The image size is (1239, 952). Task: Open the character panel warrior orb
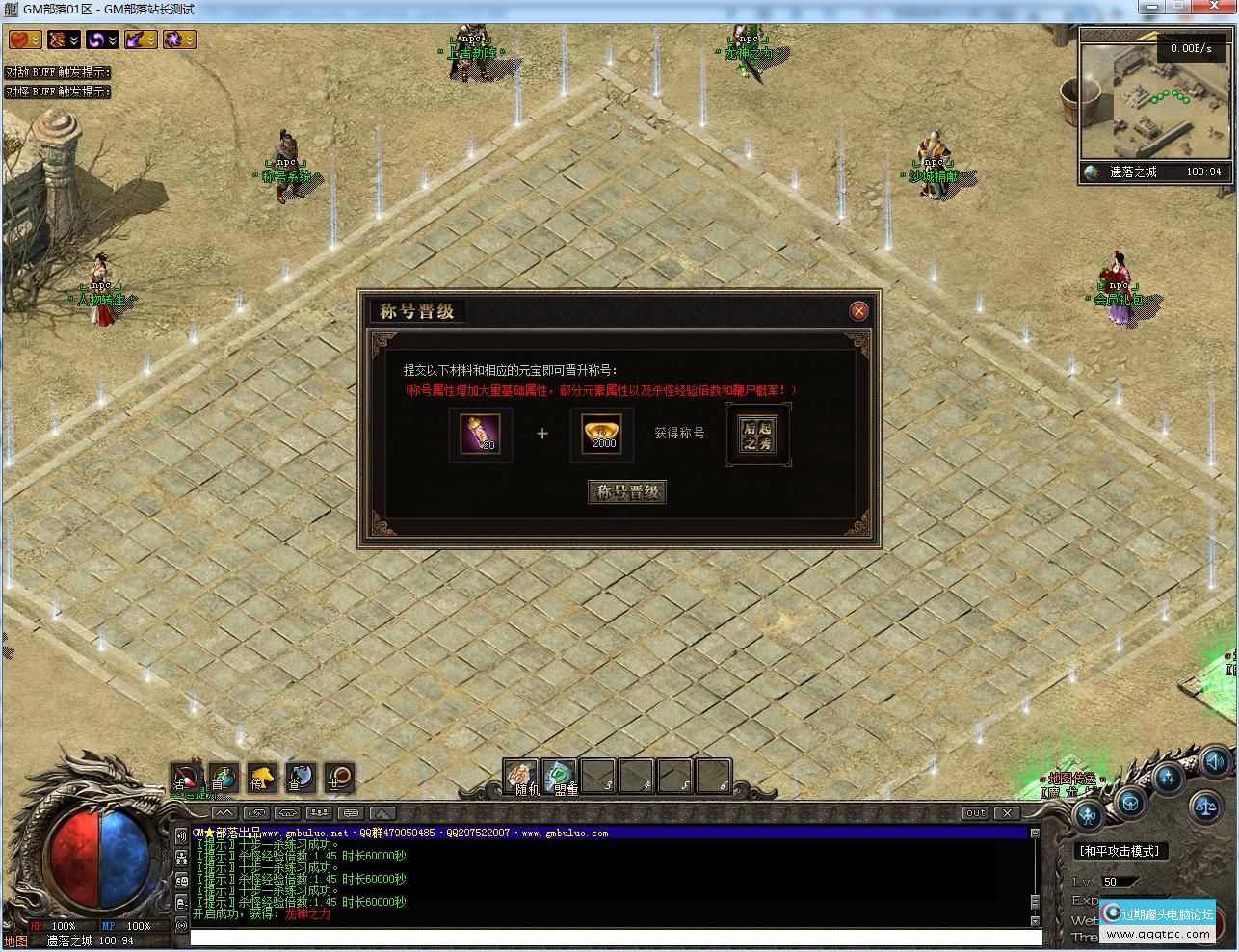(x=1089, y=817)
